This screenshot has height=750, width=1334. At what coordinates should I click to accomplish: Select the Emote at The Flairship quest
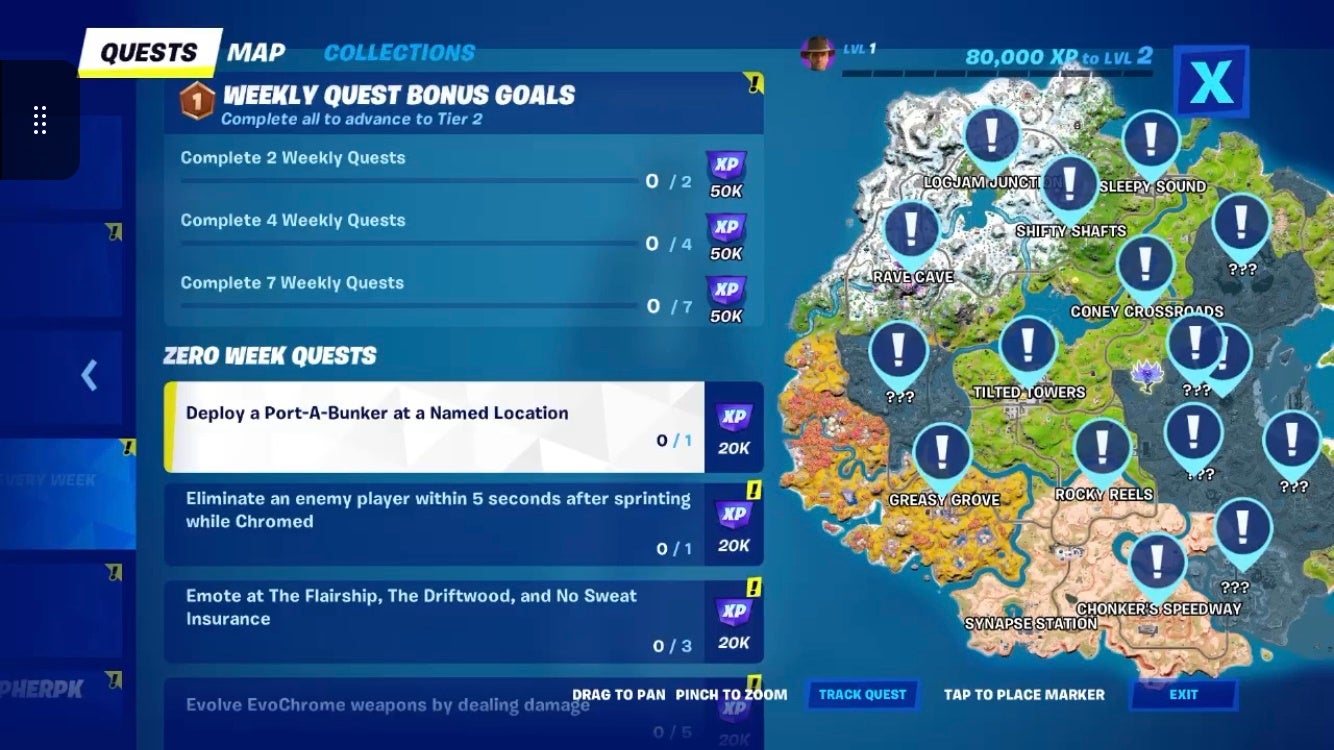pyautogui.click(x=430, y=619)
